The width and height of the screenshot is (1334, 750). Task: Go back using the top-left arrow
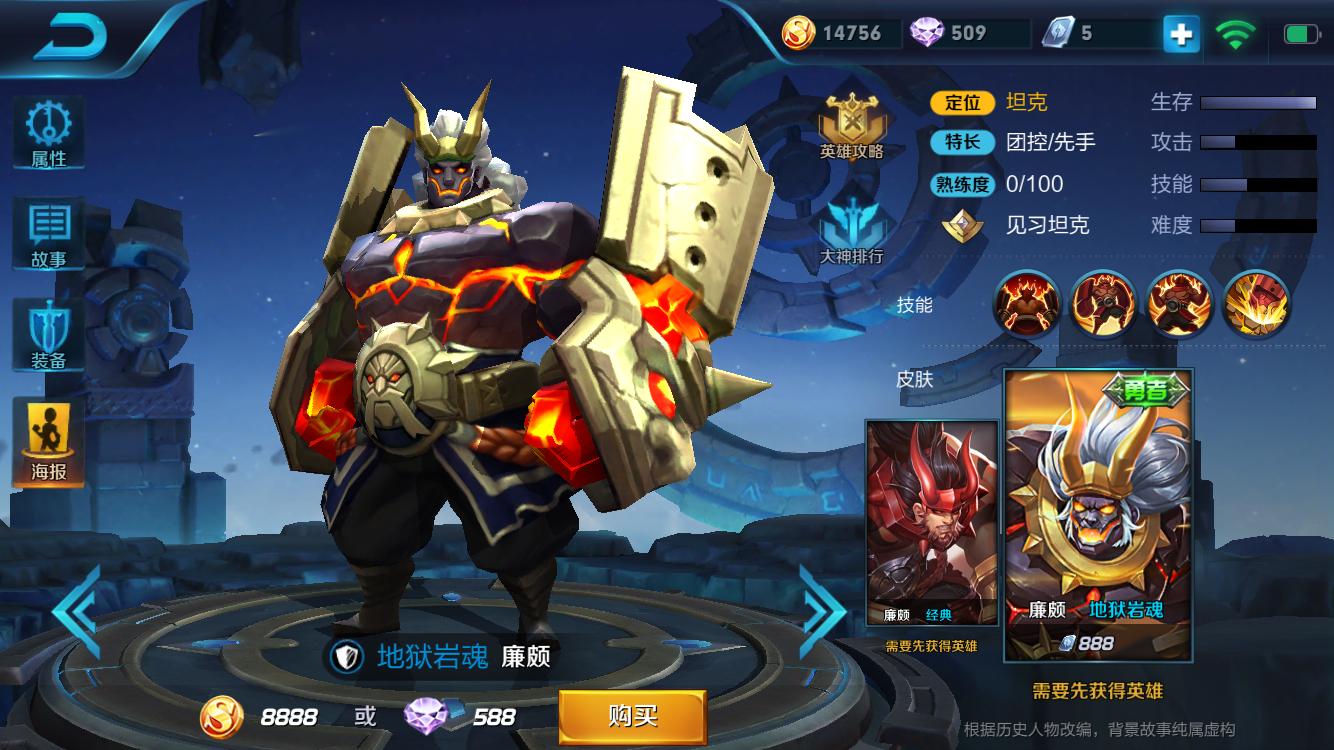(70, 38)
